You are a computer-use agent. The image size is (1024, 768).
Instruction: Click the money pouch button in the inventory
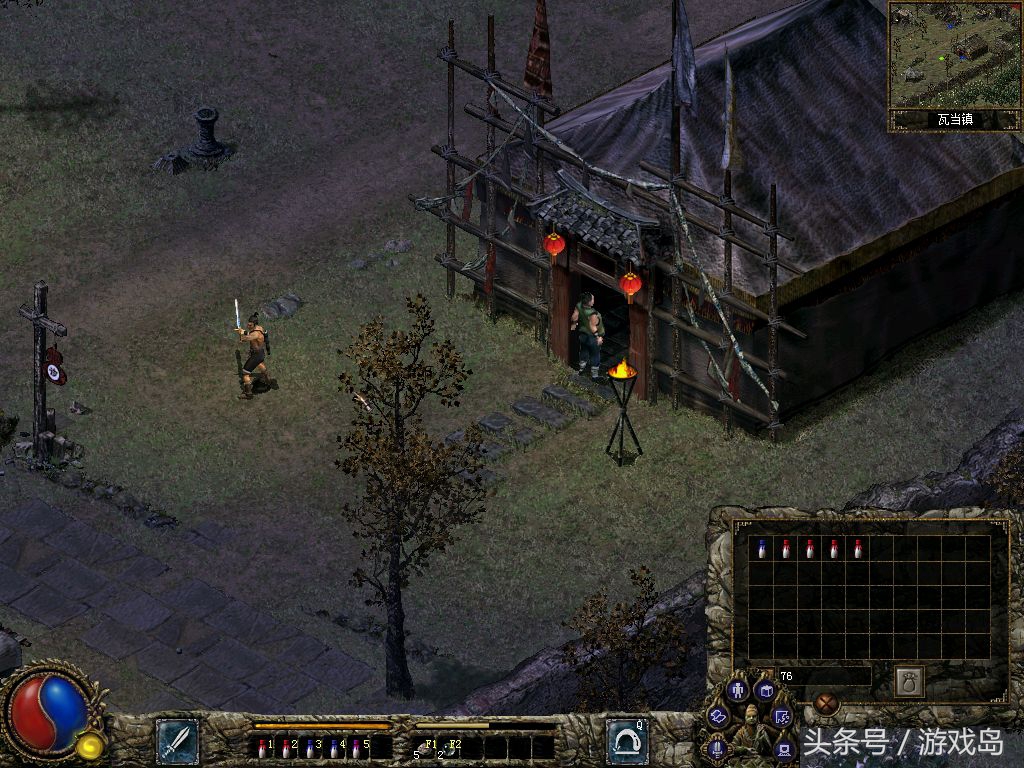tap(909, 681)
